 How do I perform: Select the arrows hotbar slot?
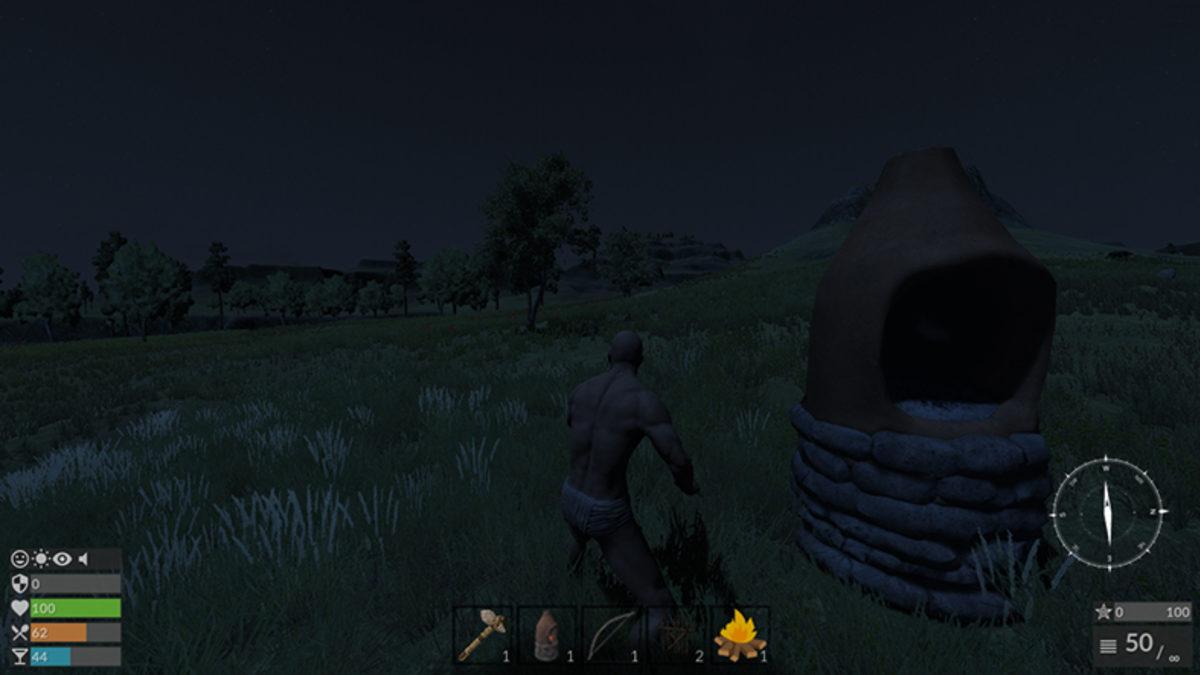coord(675,635)
